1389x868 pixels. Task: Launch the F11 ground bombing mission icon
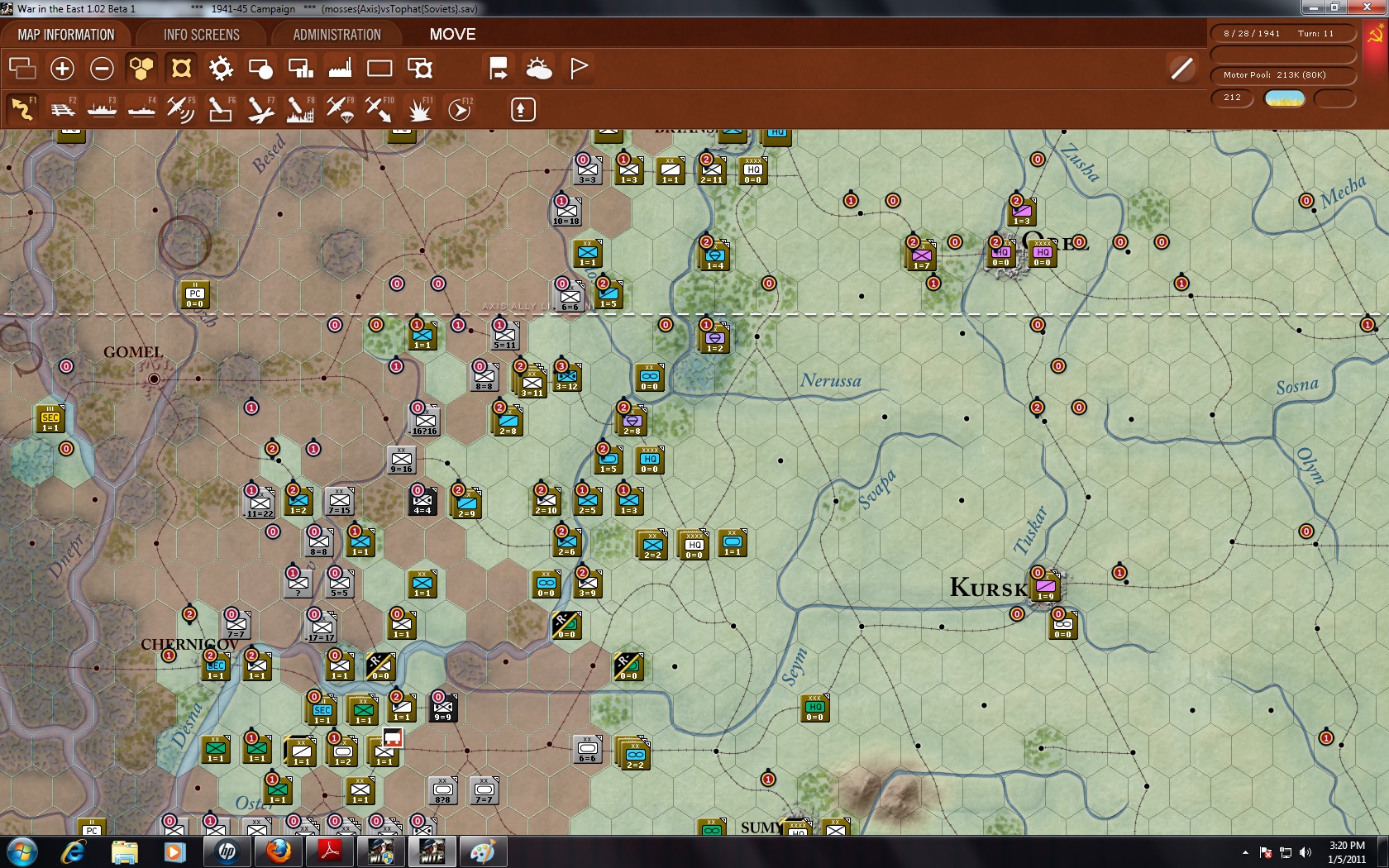click(419, 108)
